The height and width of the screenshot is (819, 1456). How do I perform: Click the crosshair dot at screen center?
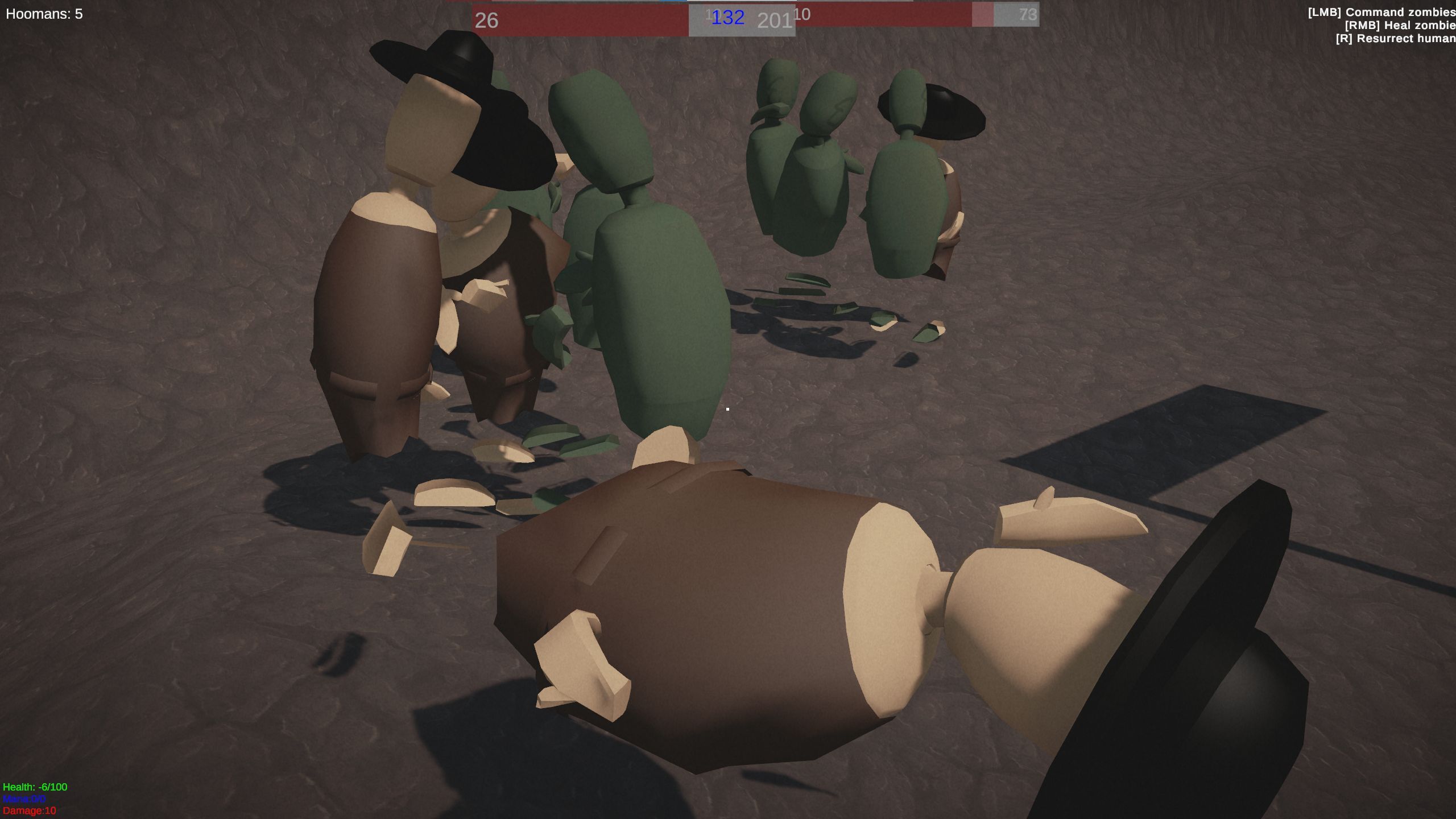pos(728,408)
